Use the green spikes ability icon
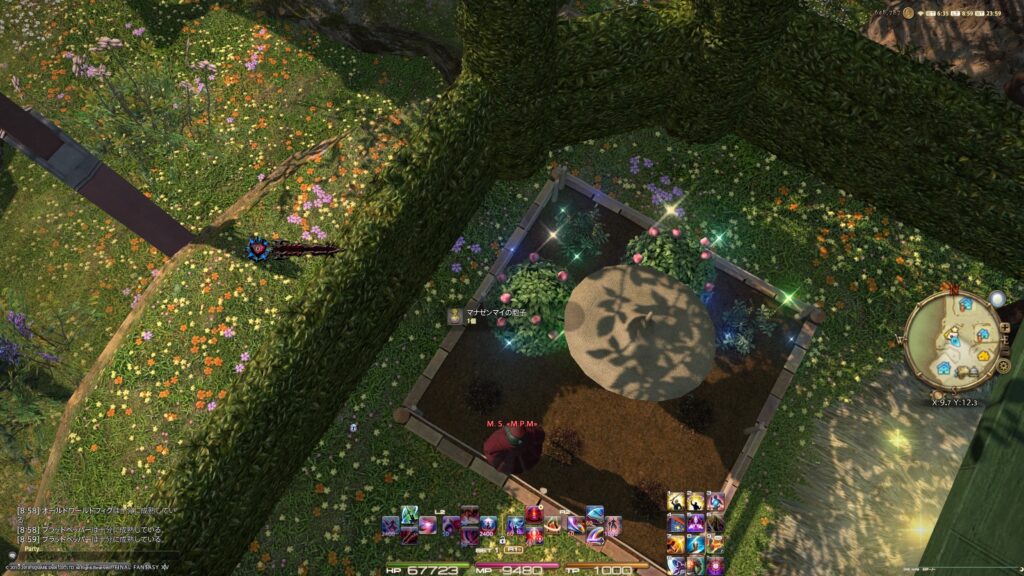Image resolution: width=1024 pixels, height=576 pixels. [410, 514]
